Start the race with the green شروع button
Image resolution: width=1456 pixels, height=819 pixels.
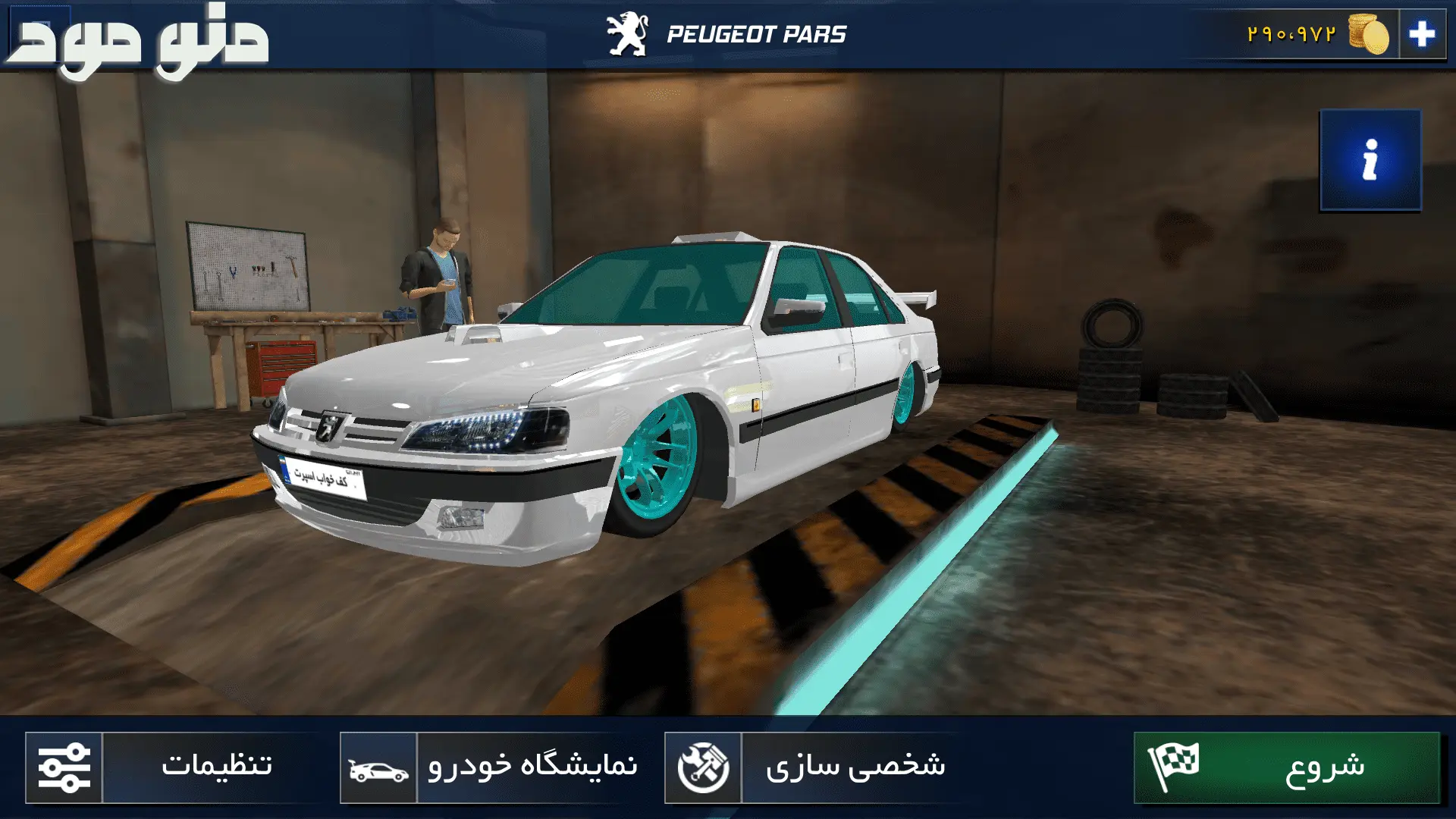1286,767
